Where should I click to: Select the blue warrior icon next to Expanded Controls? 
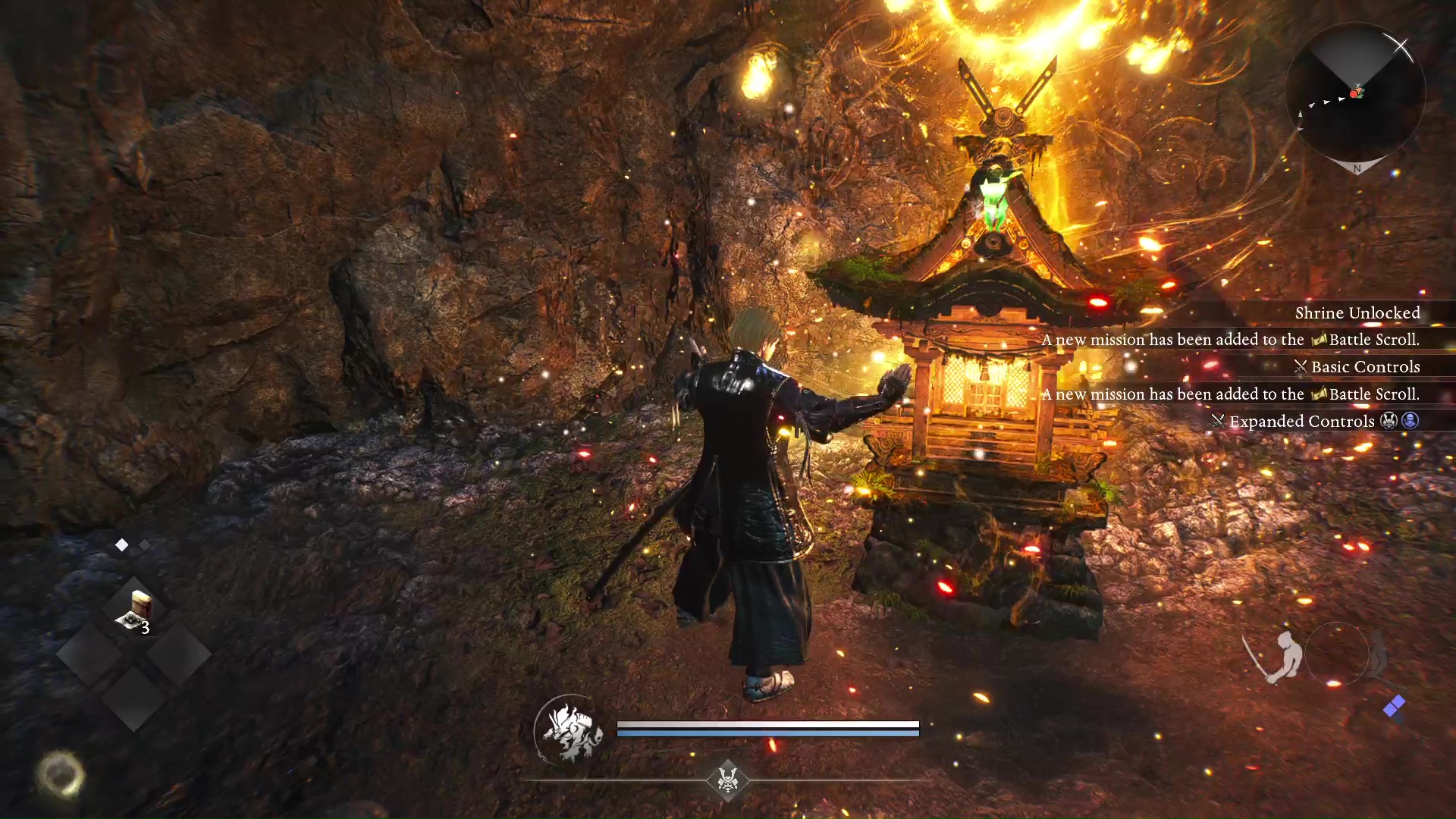point(1410,422)
